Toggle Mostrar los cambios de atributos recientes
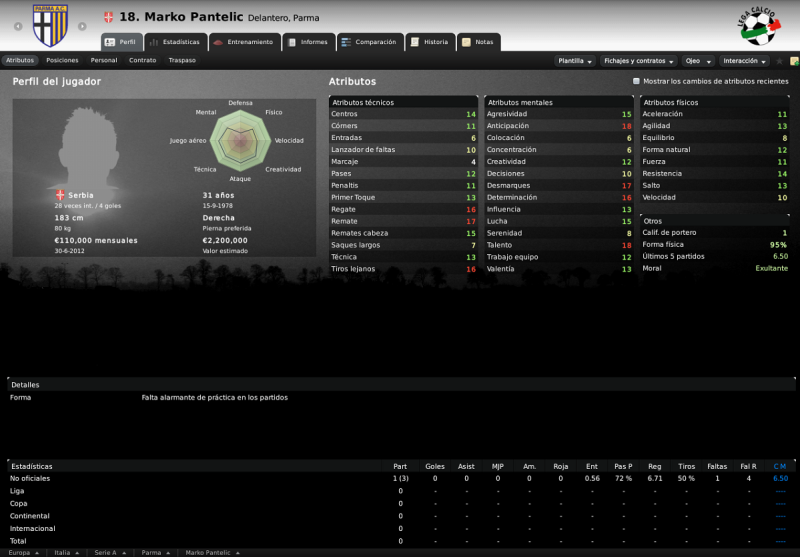This screenshot has width=800, height=557. click(x=637, y=82)
